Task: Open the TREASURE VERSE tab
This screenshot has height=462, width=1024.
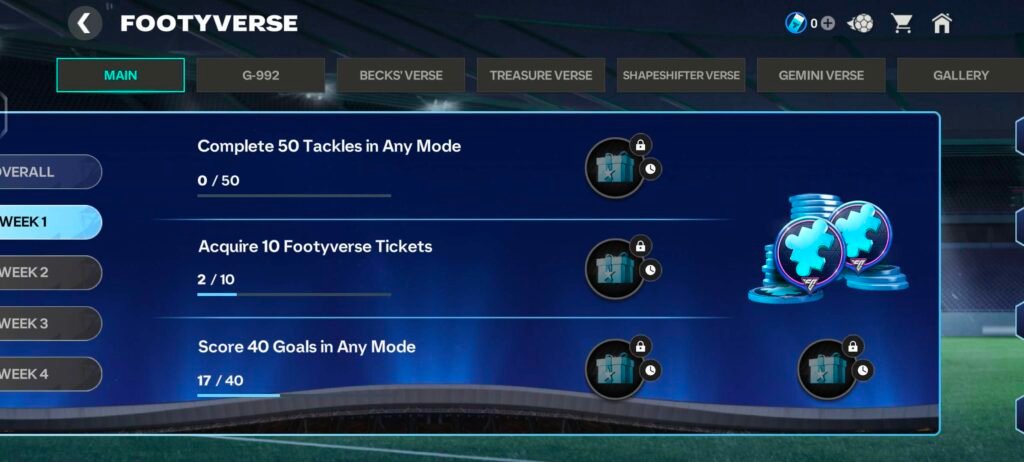Action: pos(540,75)
